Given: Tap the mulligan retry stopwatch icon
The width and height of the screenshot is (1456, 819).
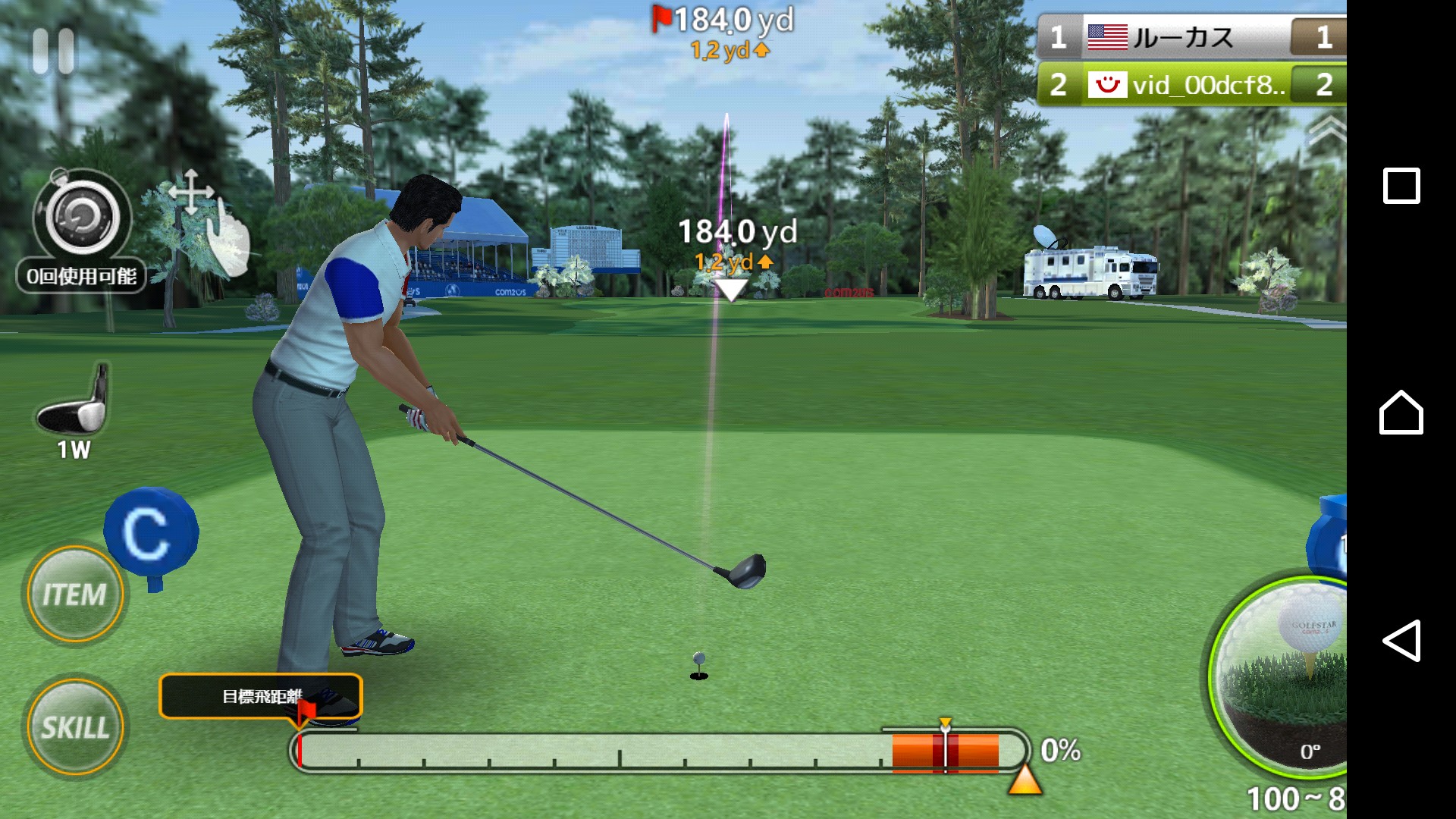Looking at the screenshot, I should [82, 218].
